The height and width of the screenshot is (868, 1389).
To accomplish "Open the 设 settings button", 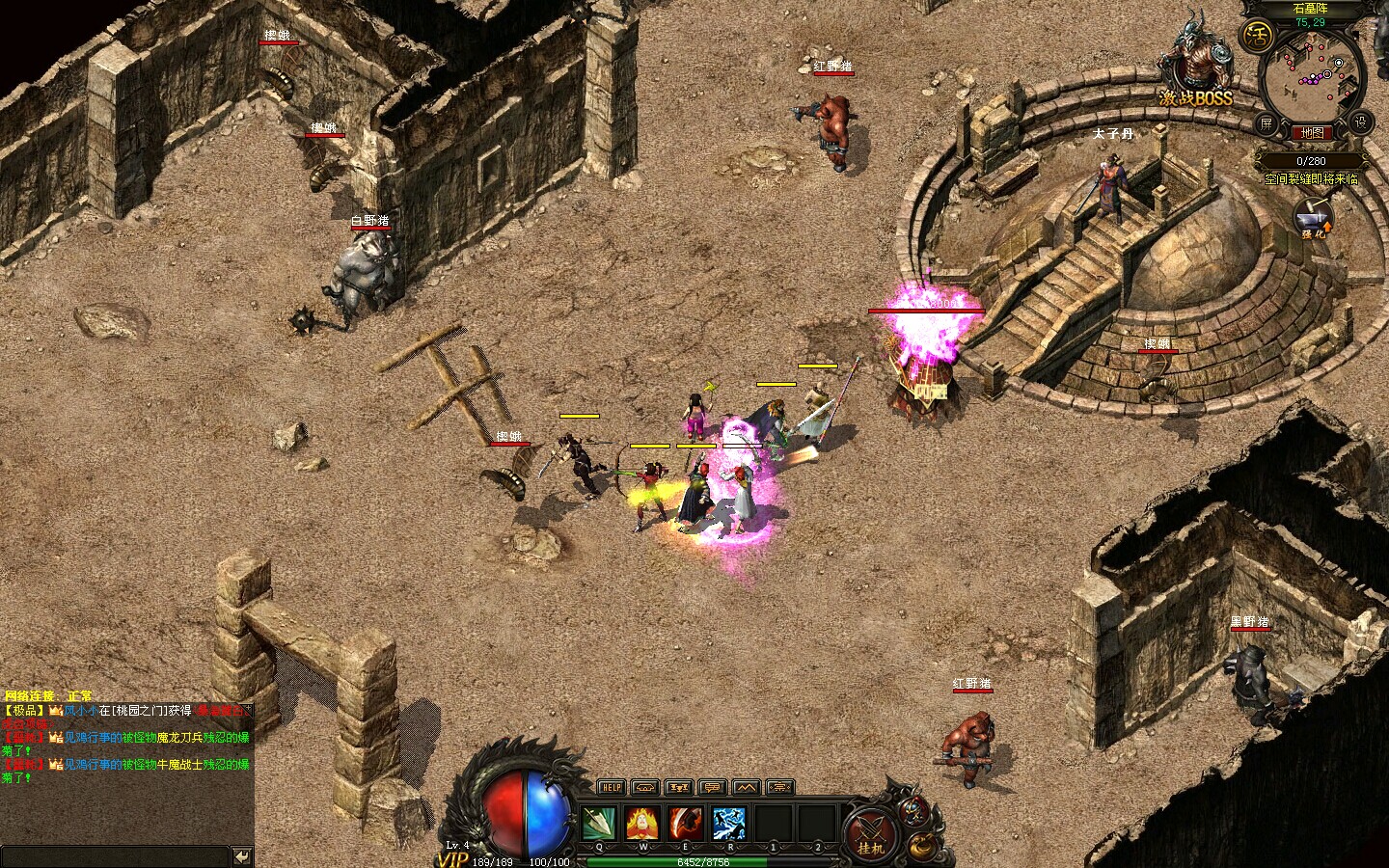I will coord(1361,122).
